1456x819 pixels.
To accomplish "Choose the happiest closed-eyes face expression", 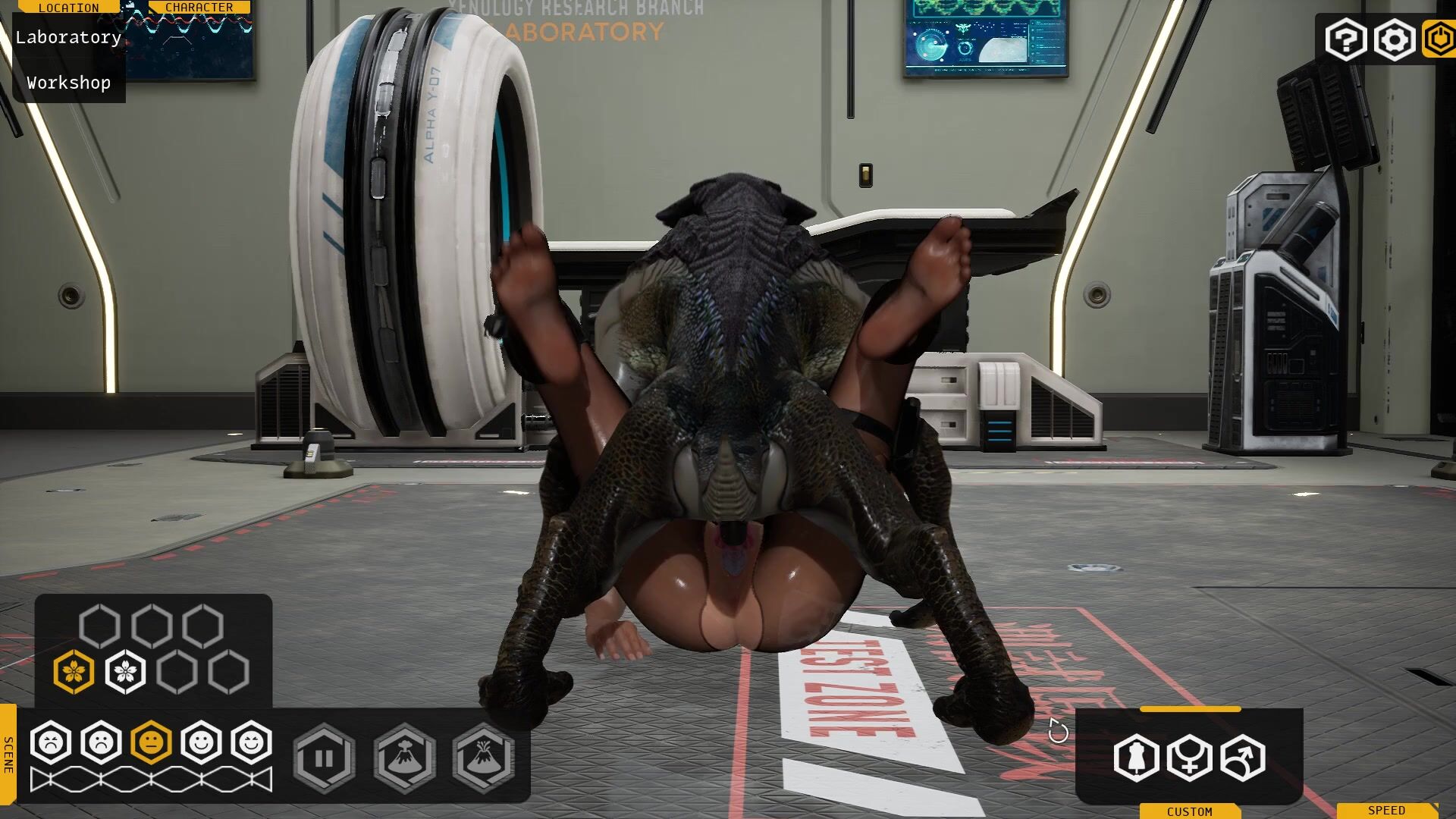I will 251,742.
